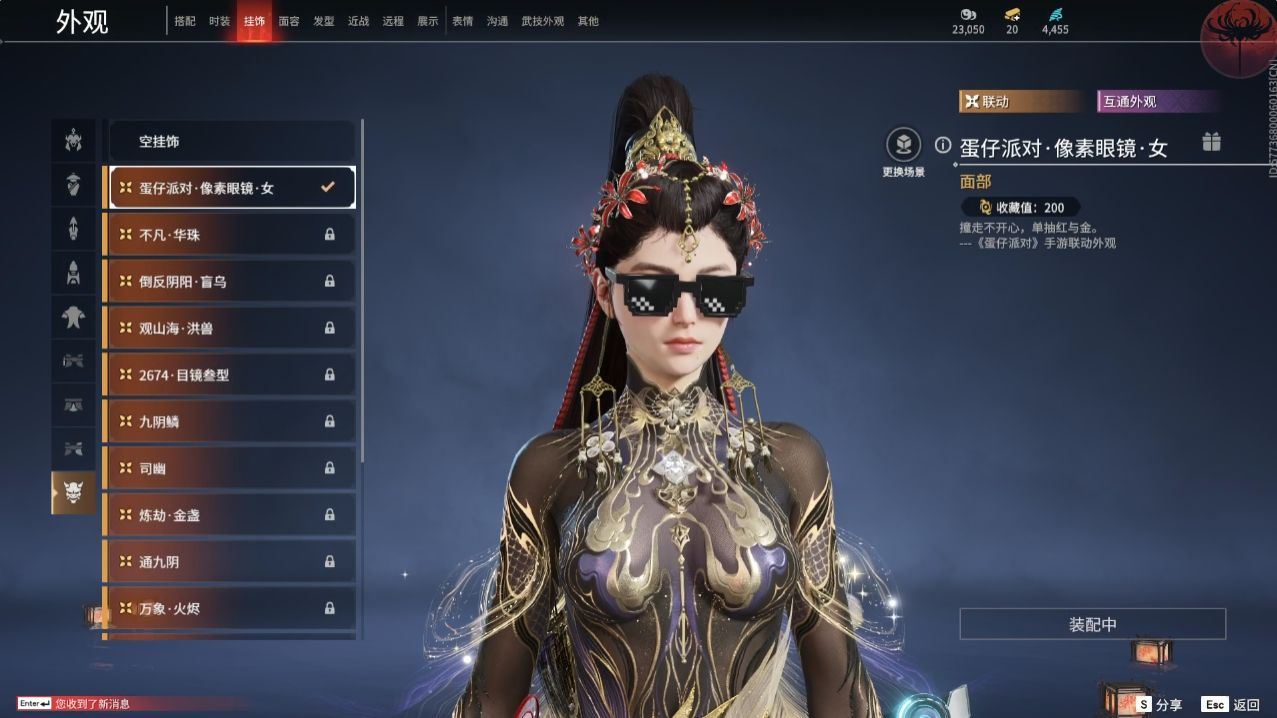1277x718 pixels.
Task: Toggle the 互通外观 shared appearance filter
Action: point(1158,102)
